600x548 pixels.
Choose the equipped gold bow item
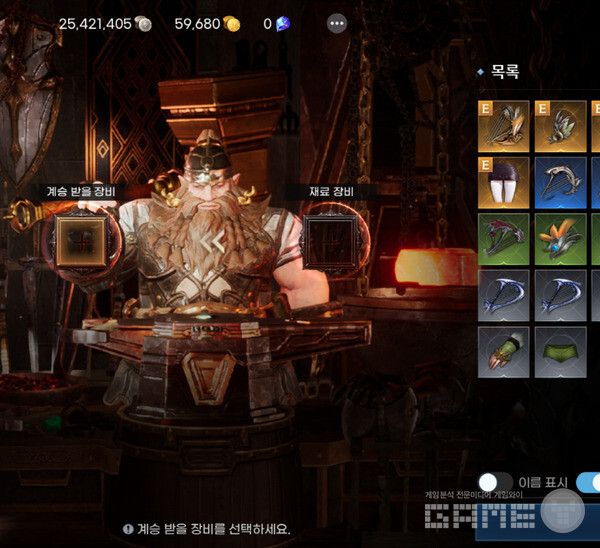tap(503, 125)
